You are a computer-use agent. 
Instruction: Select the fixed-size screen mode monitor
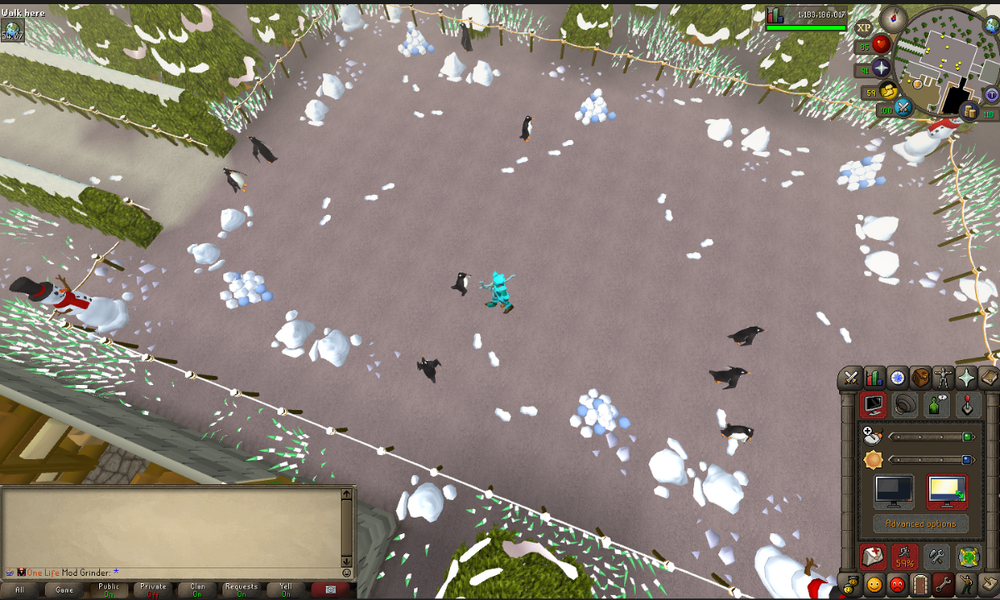(x=892, y=492)
